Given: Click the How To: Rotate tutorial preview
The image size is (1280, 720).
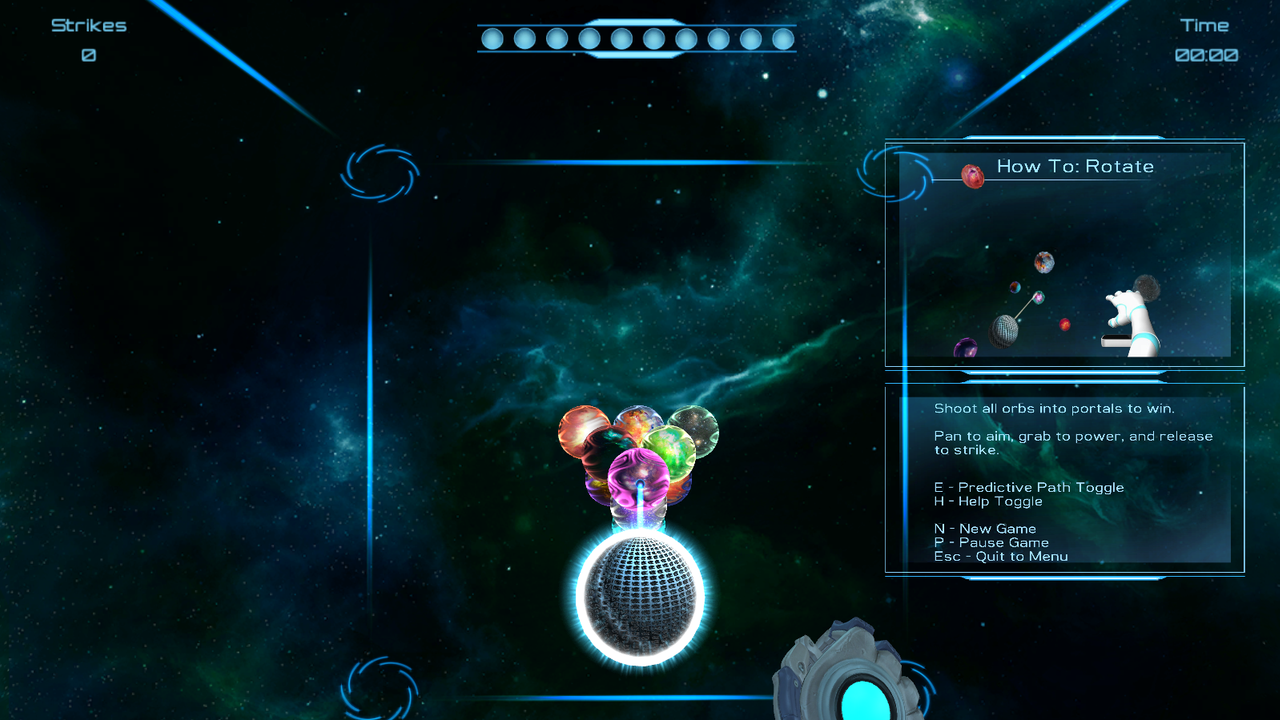Looking at the screenshot, I should (x=1065, y=255).
